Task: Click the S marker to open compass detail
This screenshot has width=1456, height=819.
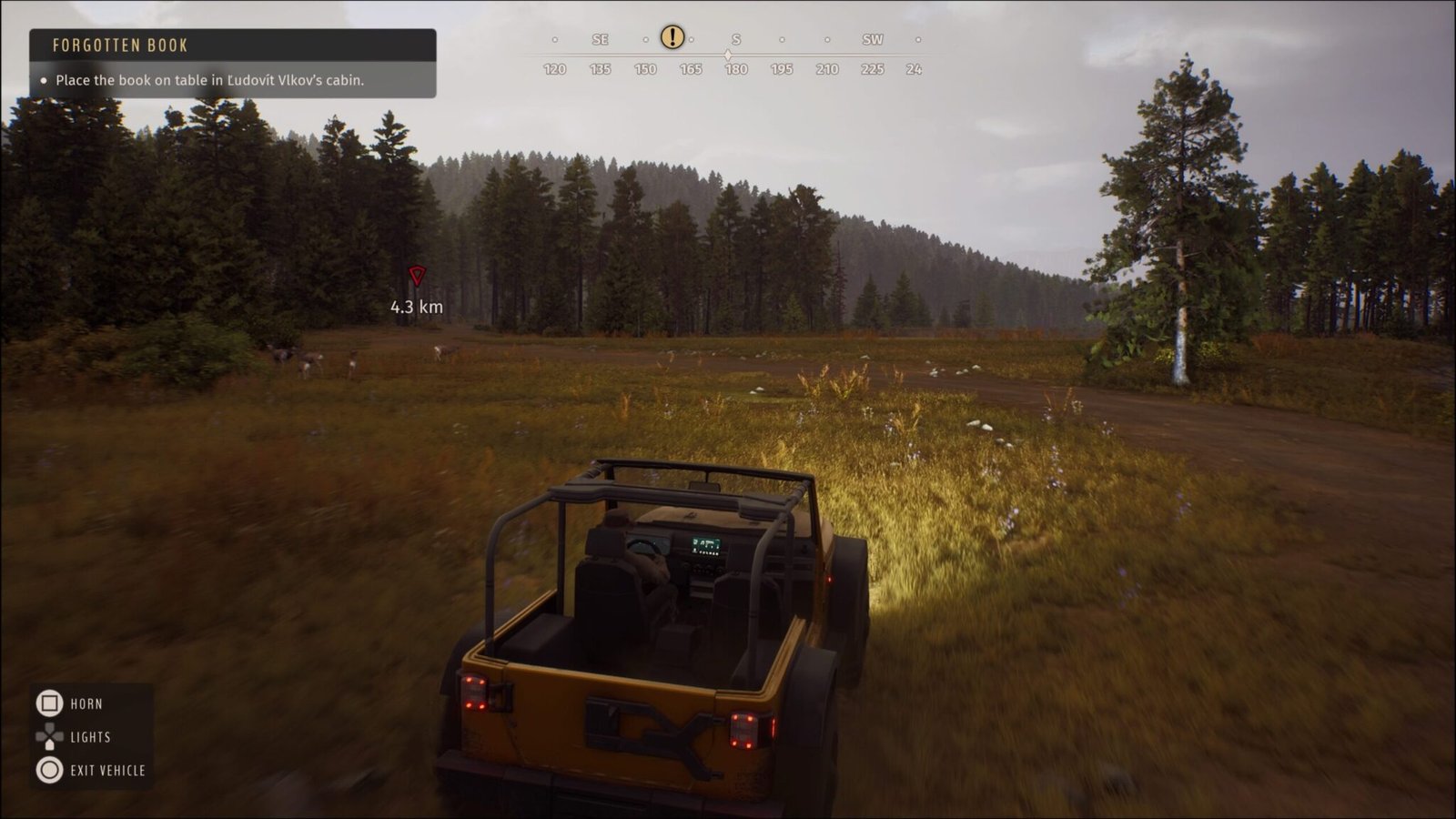Action: pos(737,39)
